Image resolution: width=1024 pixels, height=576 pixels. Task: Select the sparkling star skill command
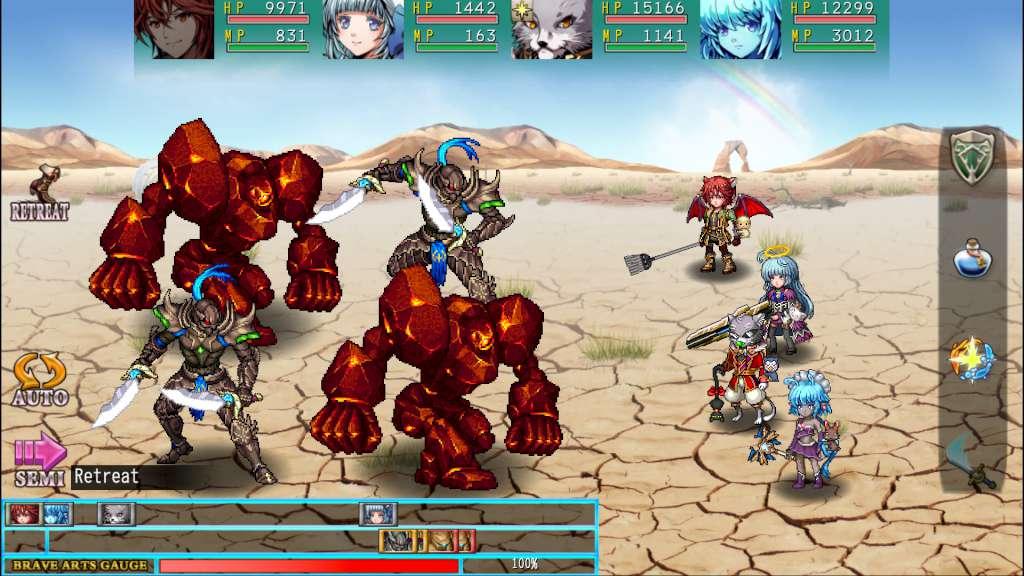coord(973,358)
